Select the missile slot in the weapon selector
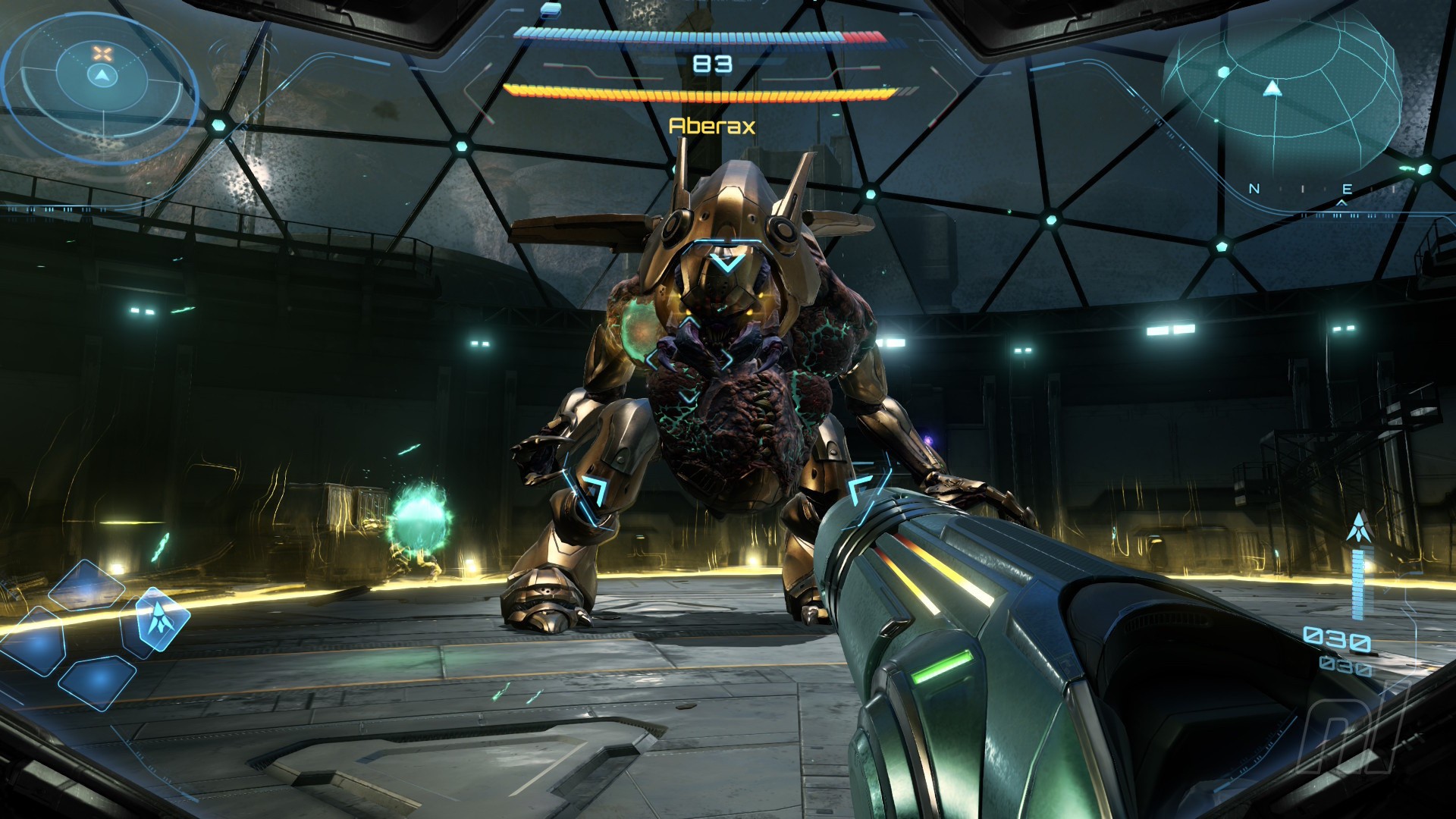 (x=158, y=618)
